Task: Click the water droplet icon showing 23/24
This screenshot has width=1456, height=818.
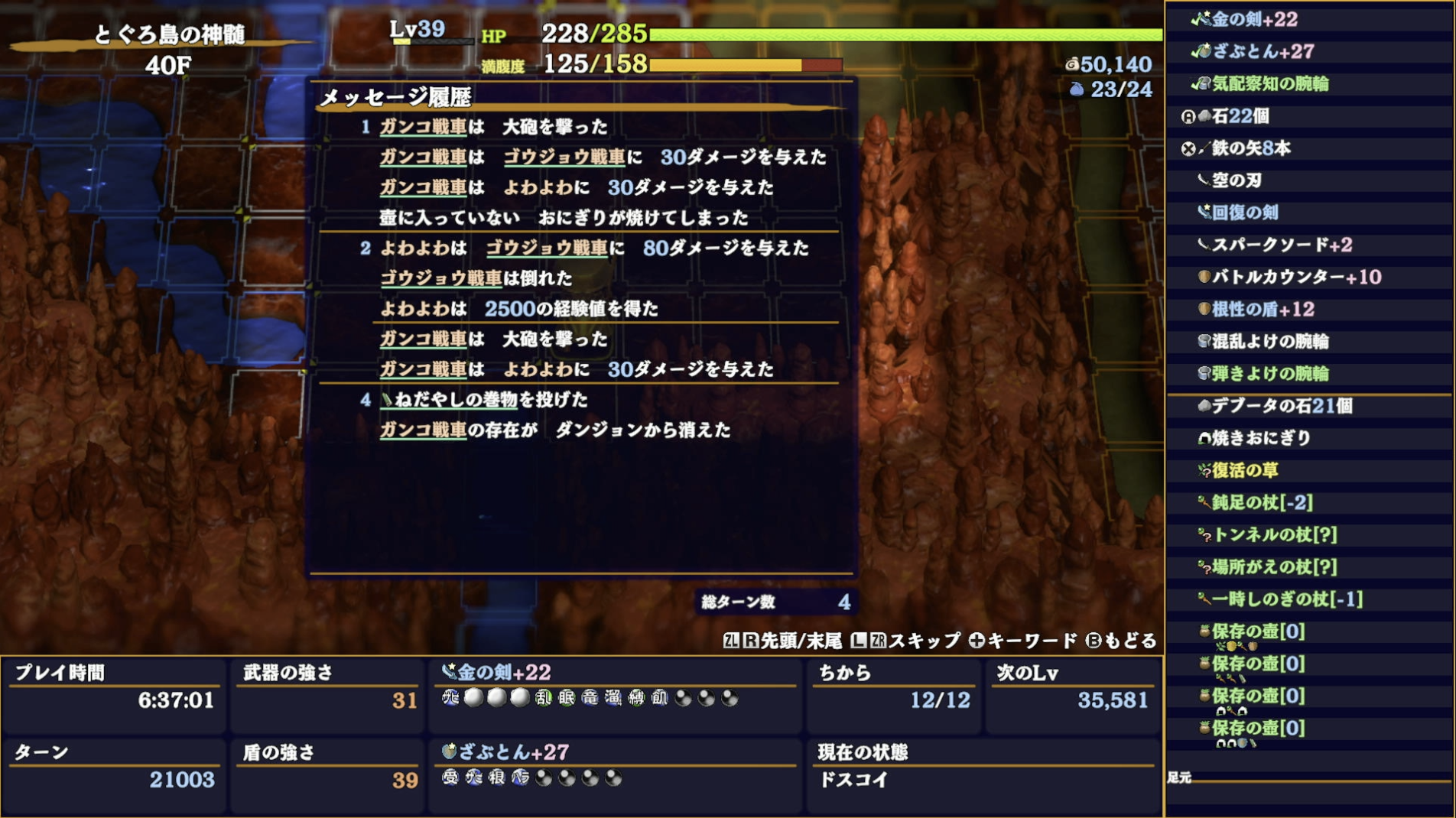Action: [1078, 89]
